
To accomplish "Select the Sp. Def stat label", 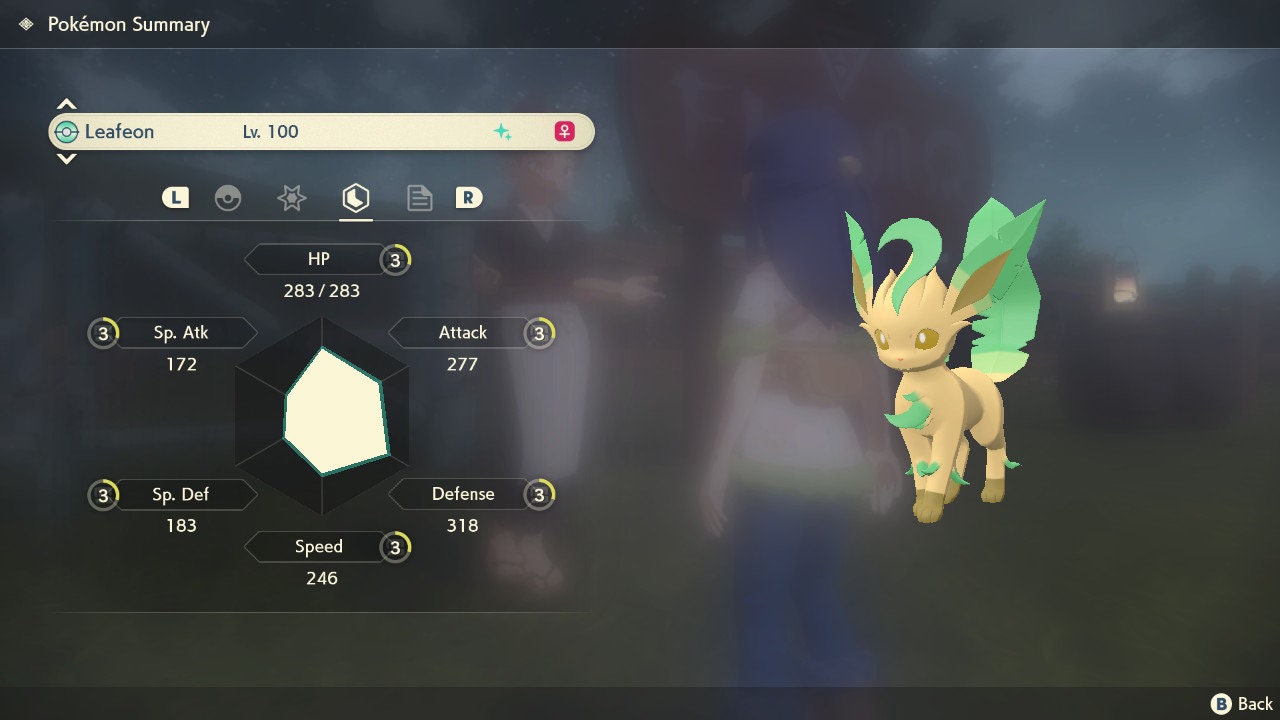I will tap(181, 494).
